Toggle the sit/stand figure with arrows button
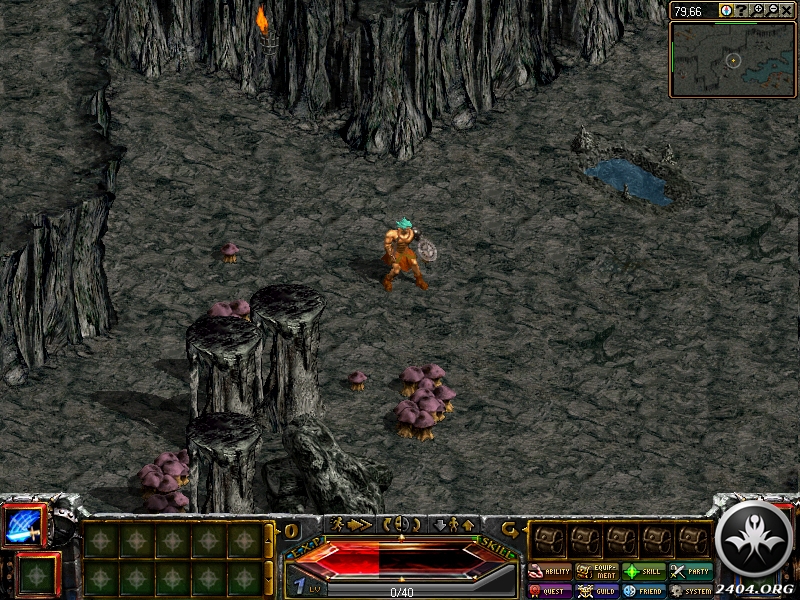The image size is (800, 600). pyautogui.click(x=453, y=524)
